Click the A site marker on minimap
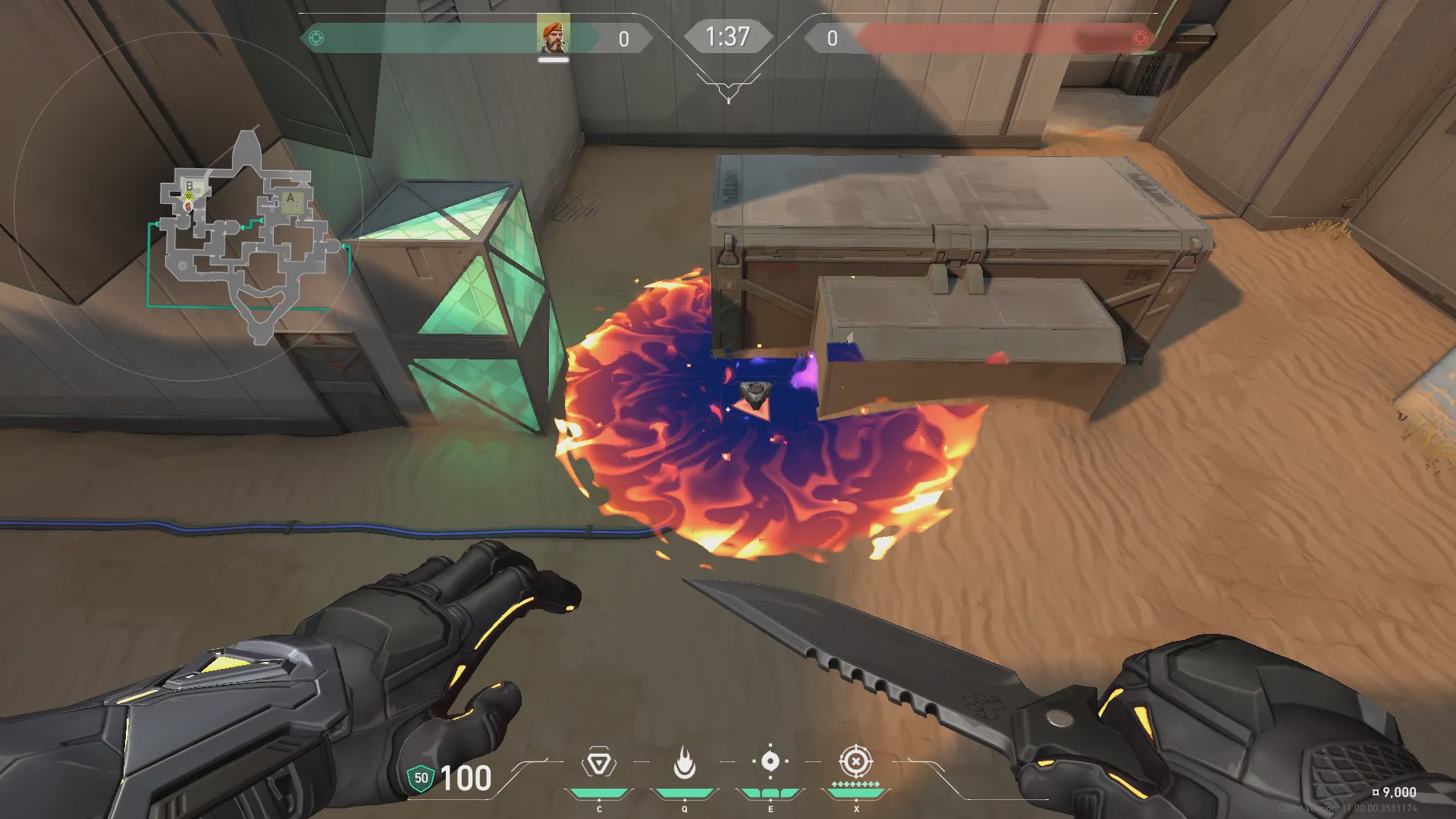Screen dimensions: 1456x819 click(x=290, y=199)
